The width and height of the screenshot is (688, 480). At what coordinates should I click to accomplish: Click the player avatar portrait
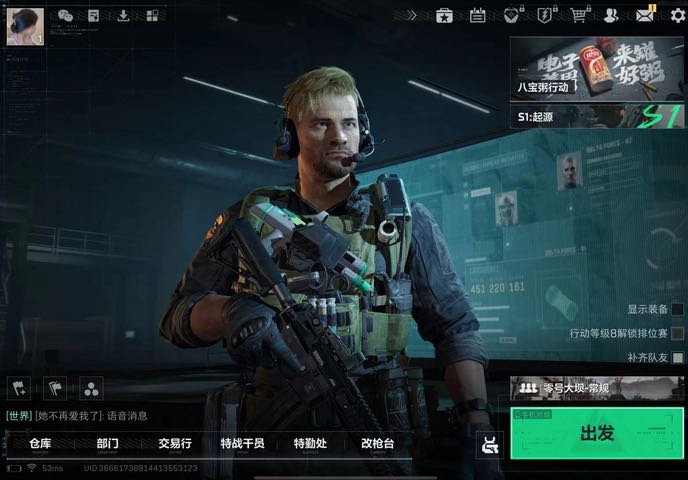[25, 26]
